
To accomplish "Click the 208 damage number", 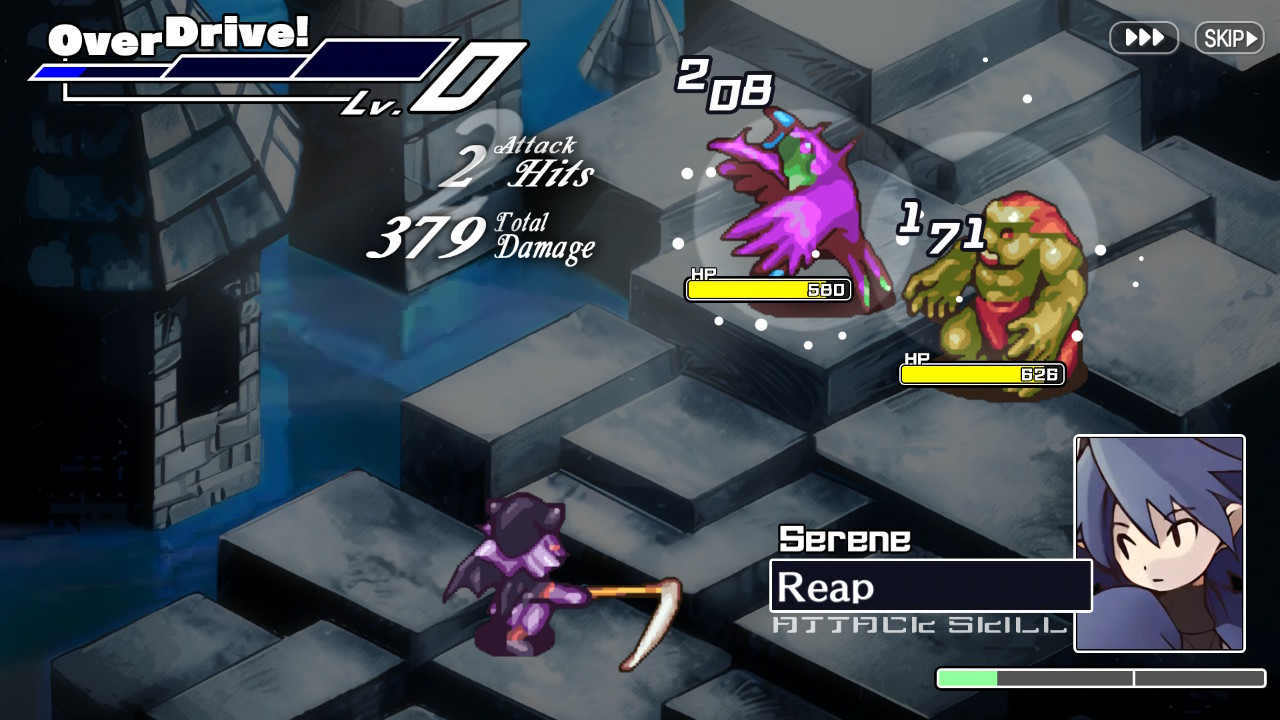I will pyautogui.click(x=725, y=85).
